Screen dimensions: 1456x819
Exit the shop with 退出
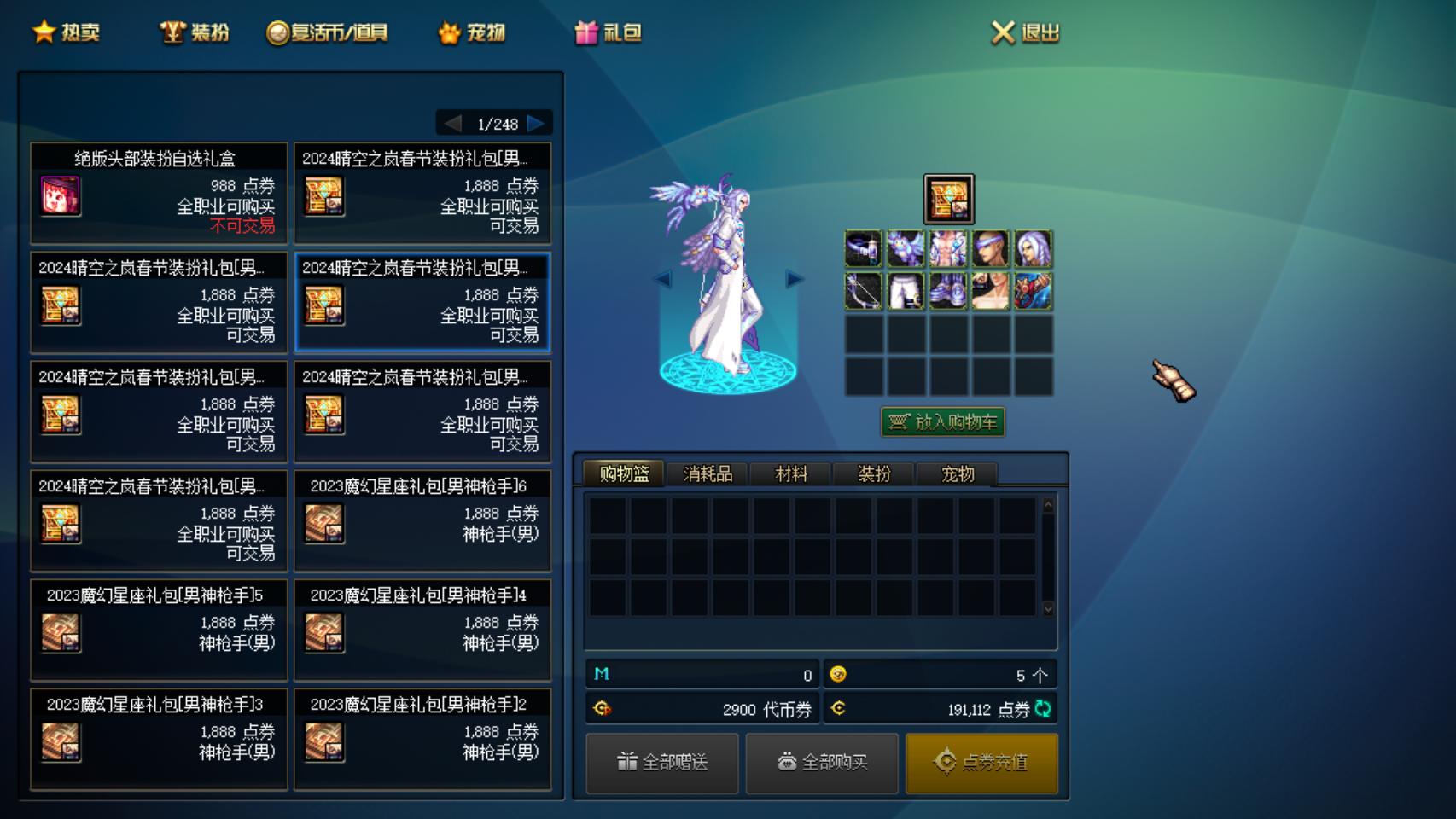tap(1026, 32)
